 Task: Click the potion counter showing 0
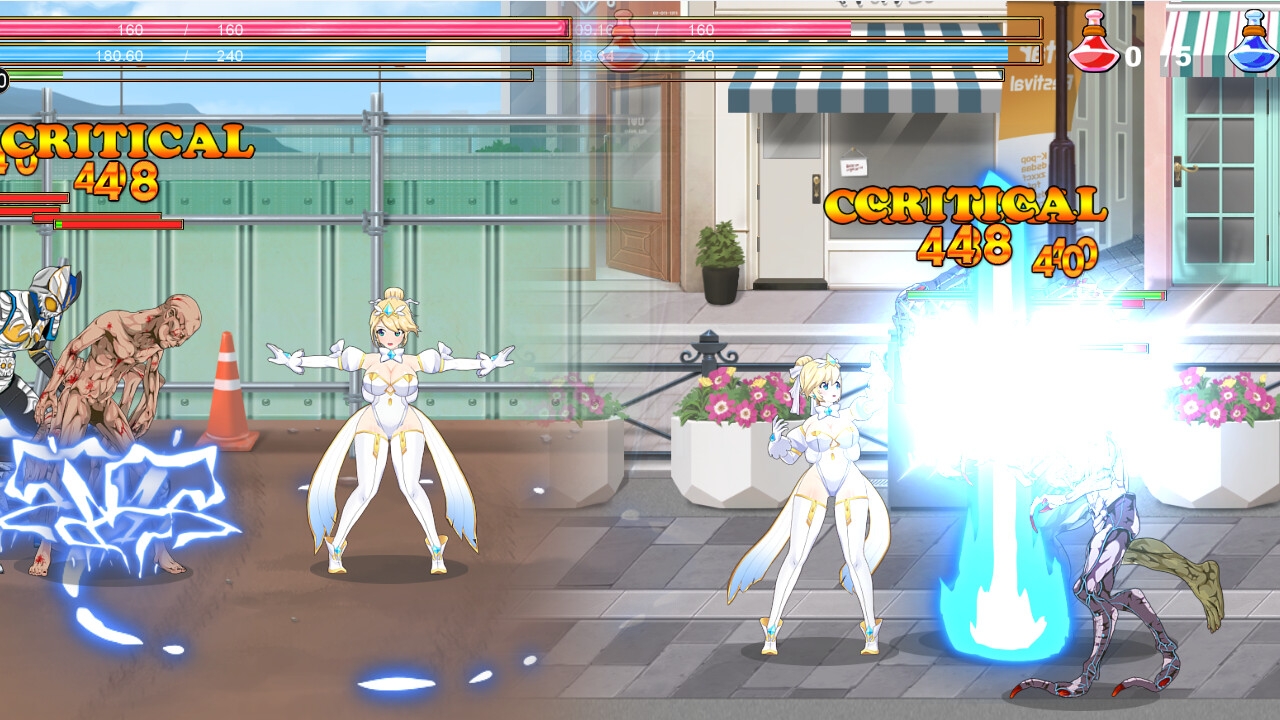1135,56
